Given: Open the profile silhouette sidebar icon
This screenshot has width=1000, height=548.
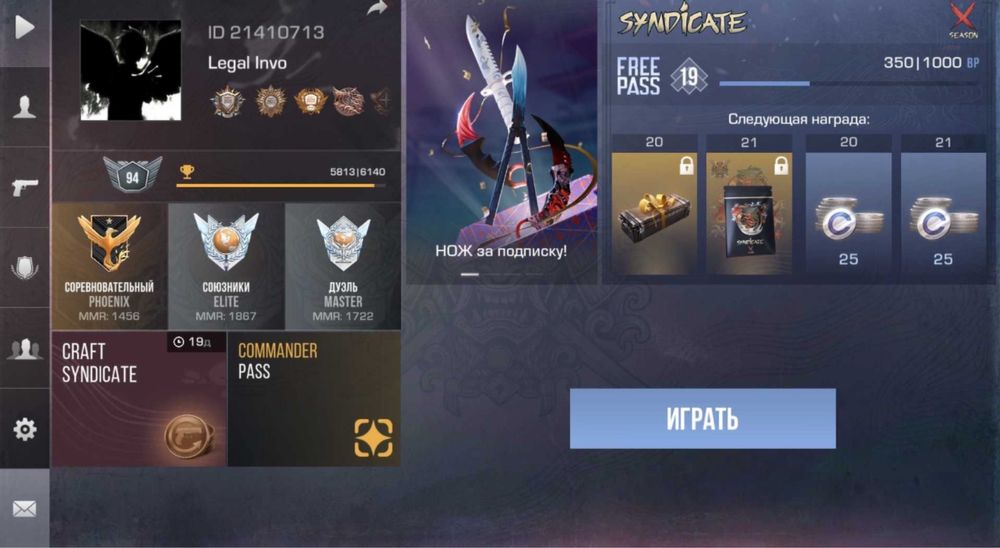Looking at the screenshot, I should (x=24, y=108).
